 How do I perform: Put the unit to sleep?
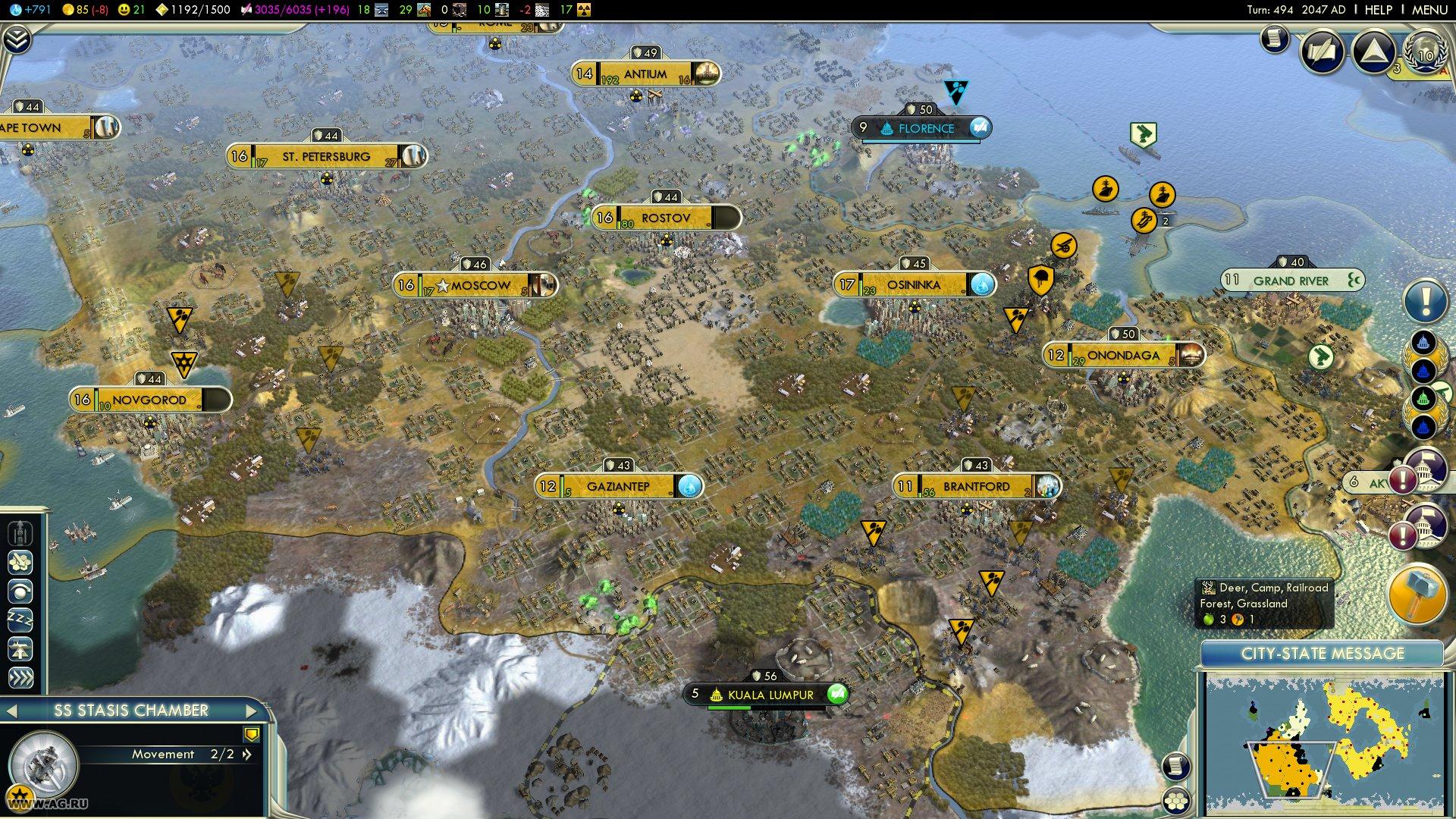coord(20,620)
